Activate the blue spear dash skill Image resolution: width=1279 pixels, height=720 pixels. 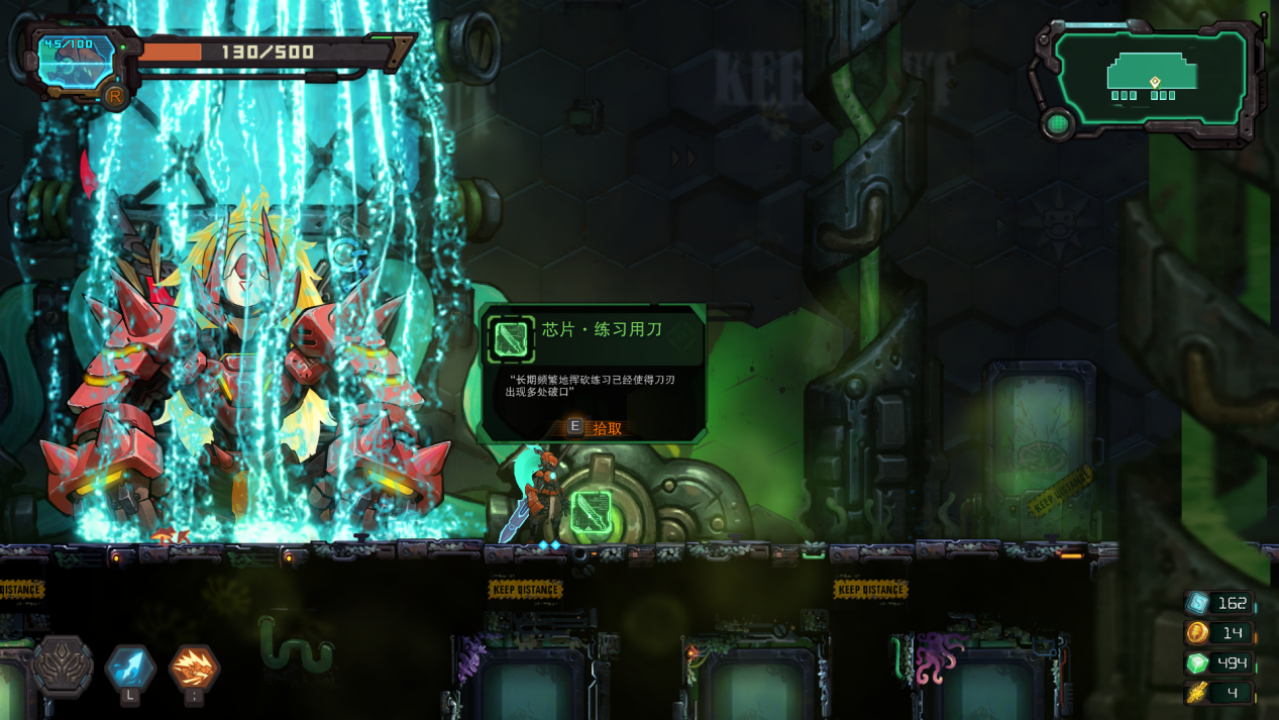pos(131,668)
